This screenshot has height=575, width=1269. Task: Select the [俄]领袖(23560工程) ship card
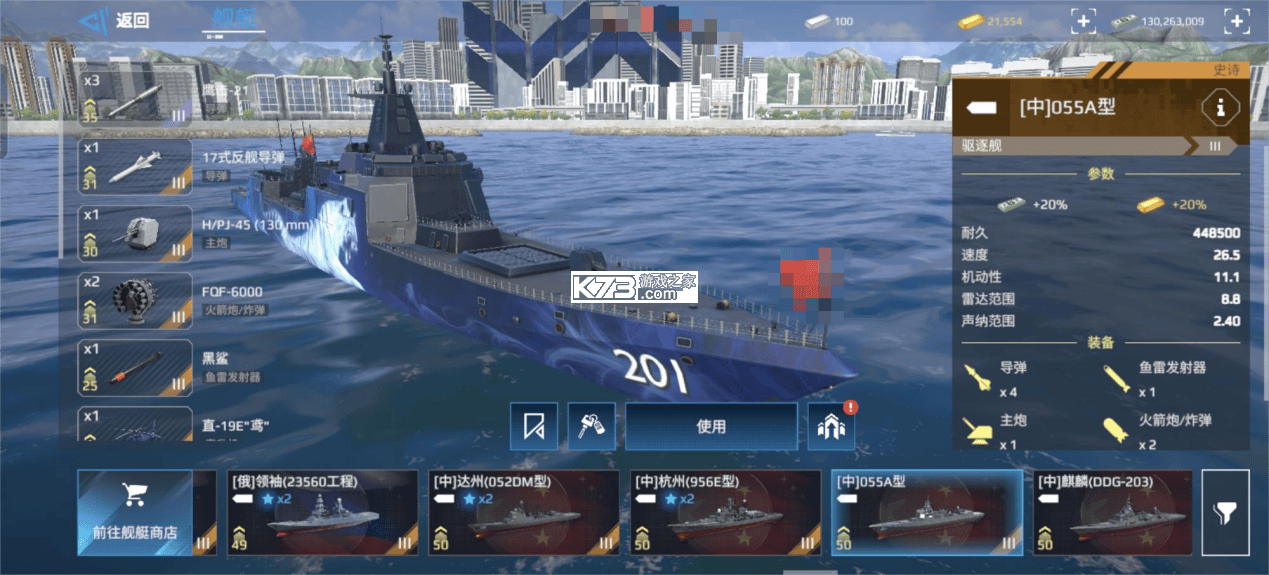pyautogui.click(x=322, y=512)
